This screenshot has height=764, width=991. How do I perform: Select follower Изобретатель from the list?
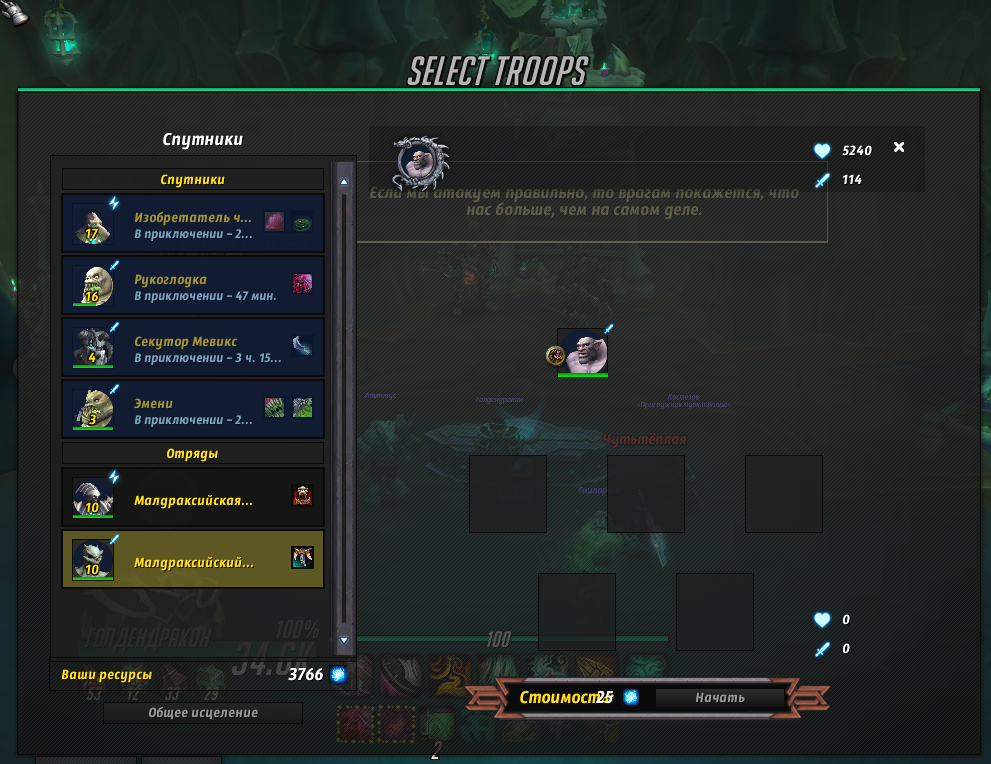click(192, 223)
